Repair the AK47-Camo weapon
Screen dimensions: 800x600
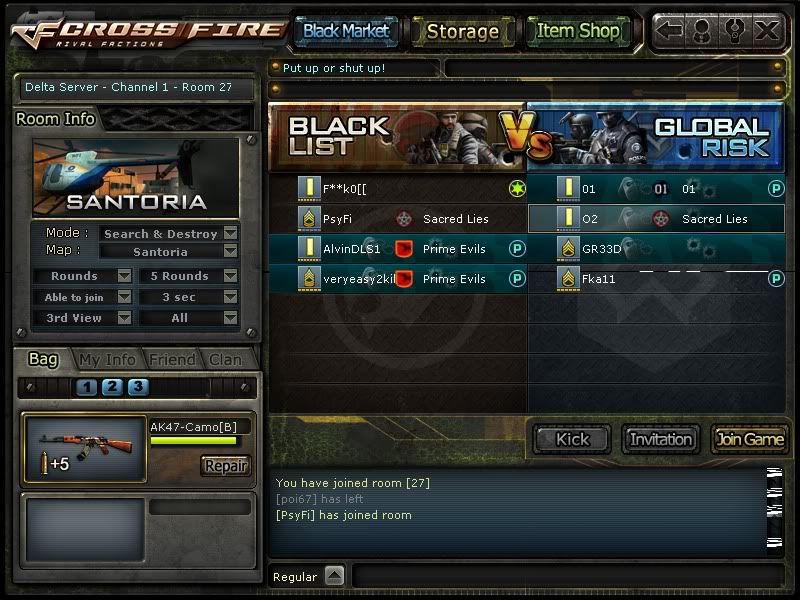[x=225, y=466]
